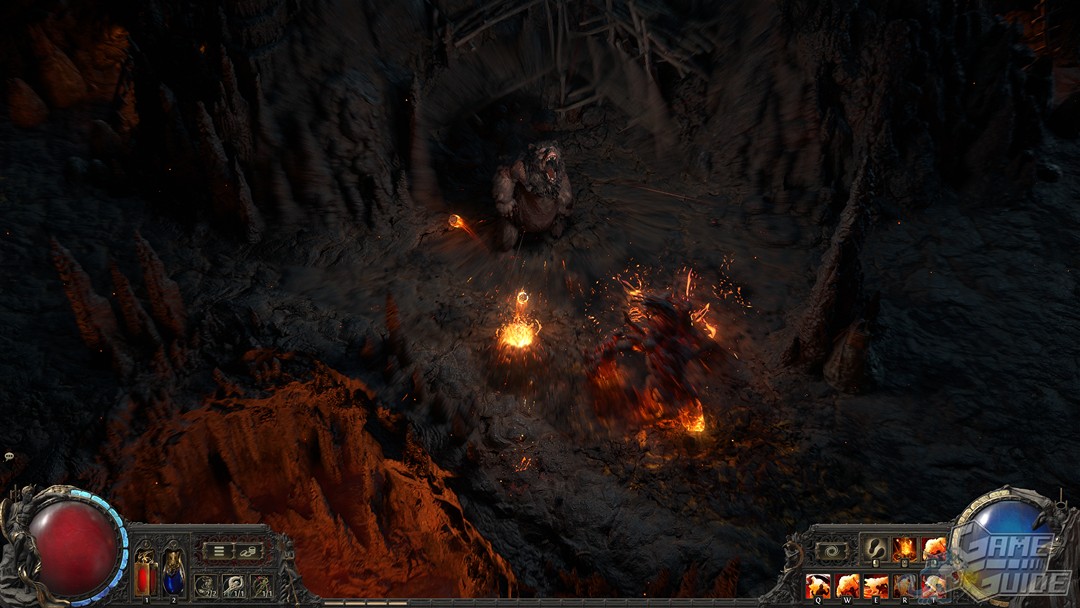Drink the blue mana flask
The image size is (1080, 608).
coord(174,573)
